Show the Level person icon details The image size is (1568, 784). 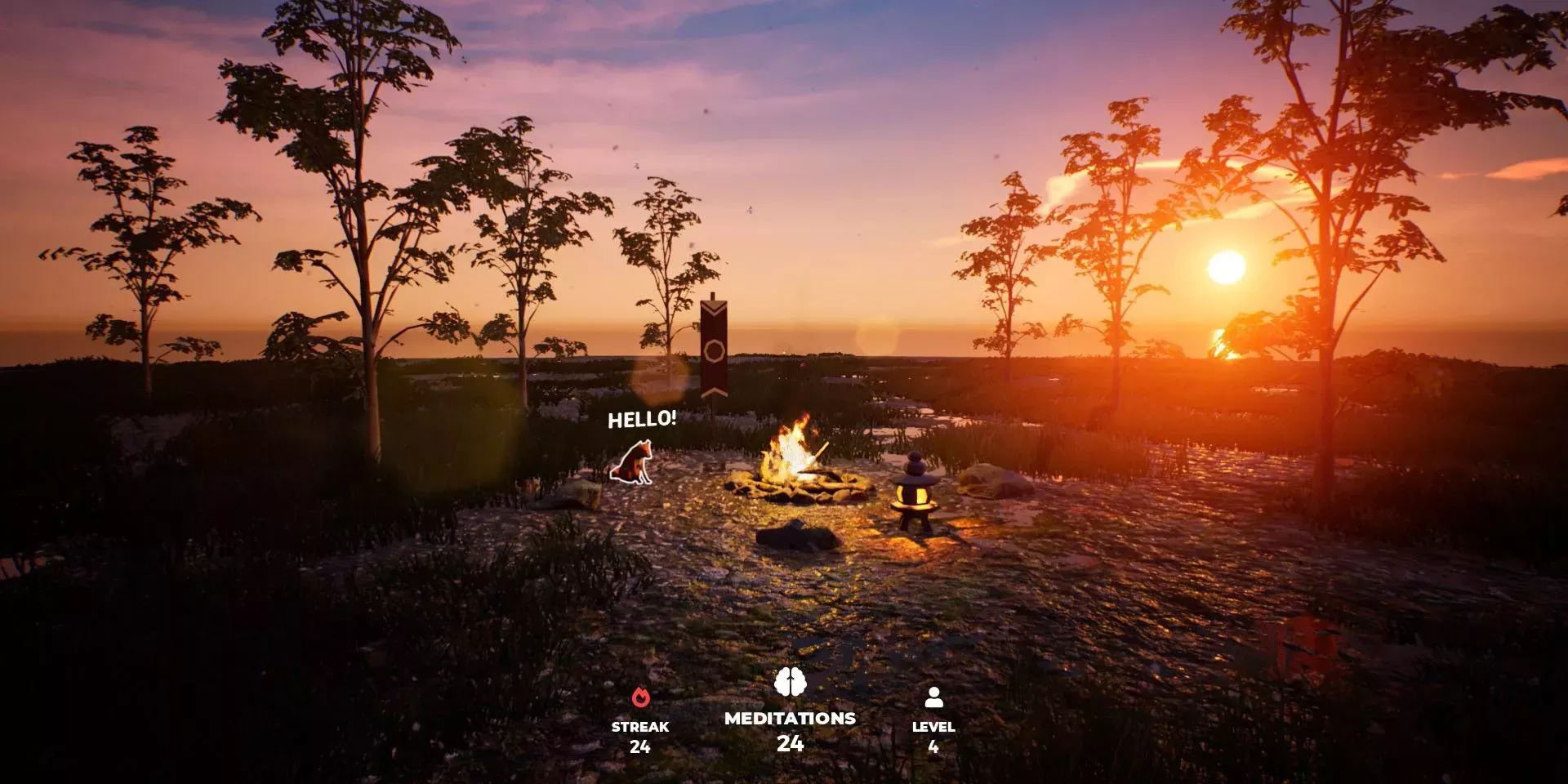click(x=933, y=697)
